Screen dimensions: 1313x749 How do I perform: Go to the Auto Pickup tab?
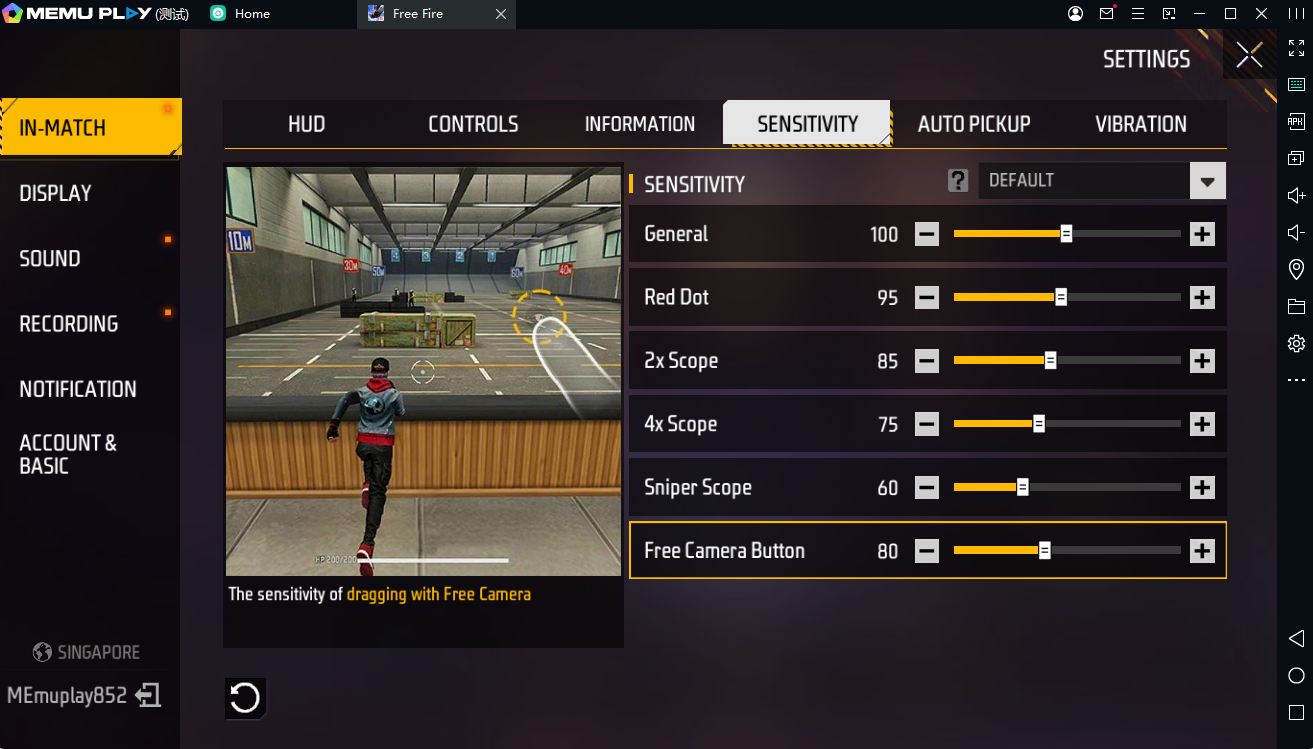(973, 124)
